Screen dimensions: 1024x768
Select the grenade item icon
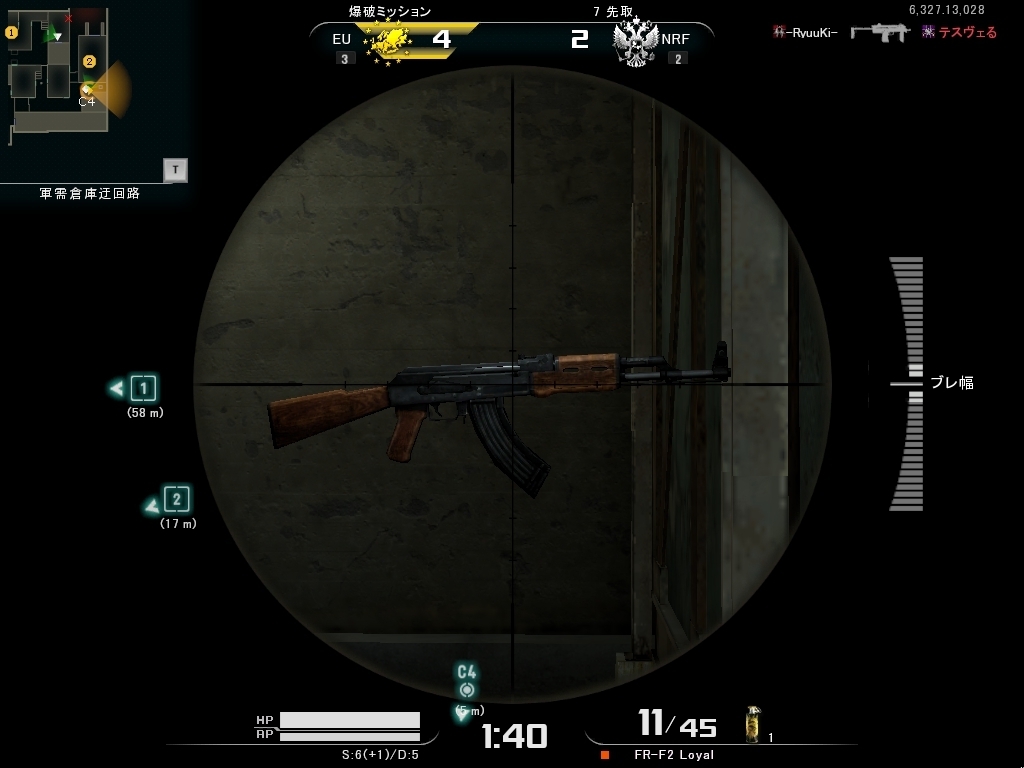click(x=753, y=725)
